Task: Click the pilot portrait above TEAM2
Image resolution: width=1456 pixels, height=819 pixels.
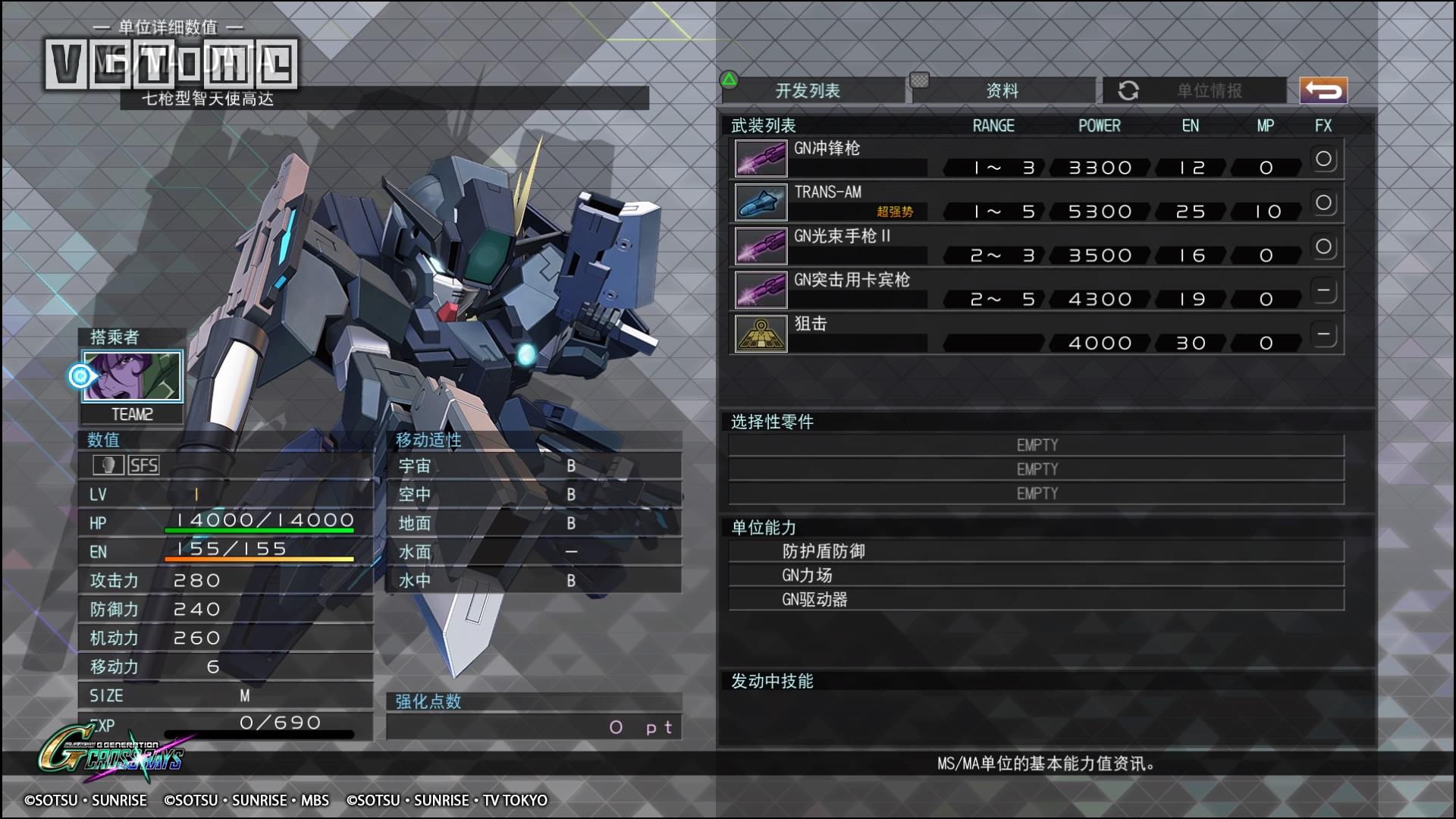Action: pos(133,376)
